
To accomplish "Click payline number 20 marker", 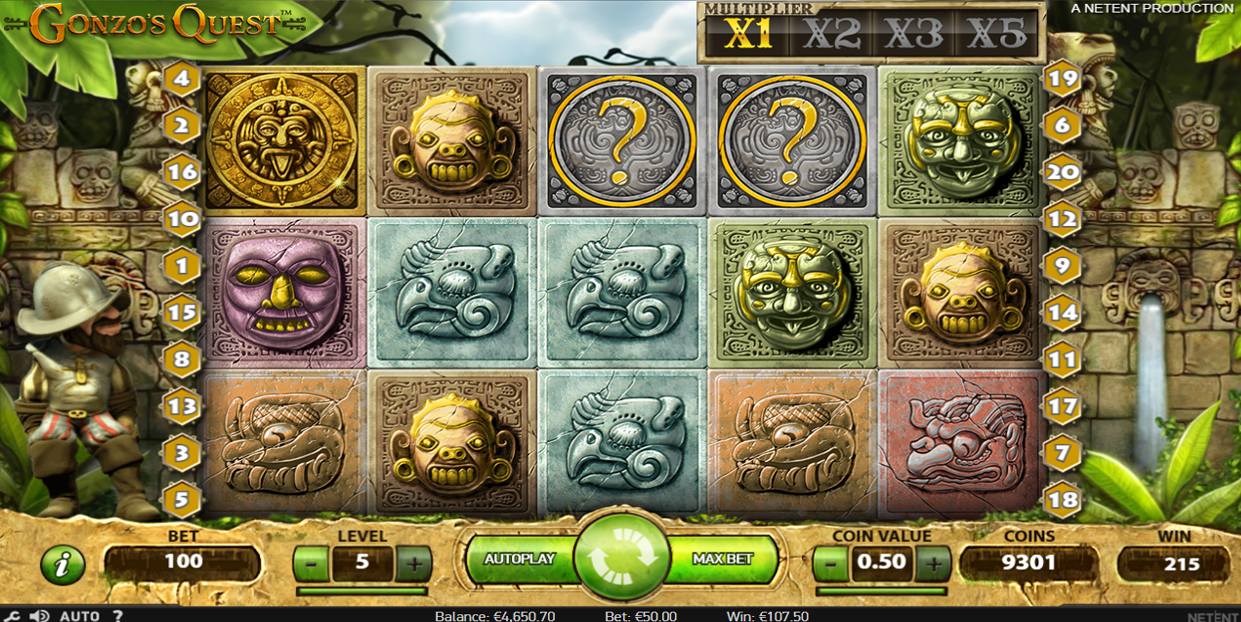I will coord(1062,171).
